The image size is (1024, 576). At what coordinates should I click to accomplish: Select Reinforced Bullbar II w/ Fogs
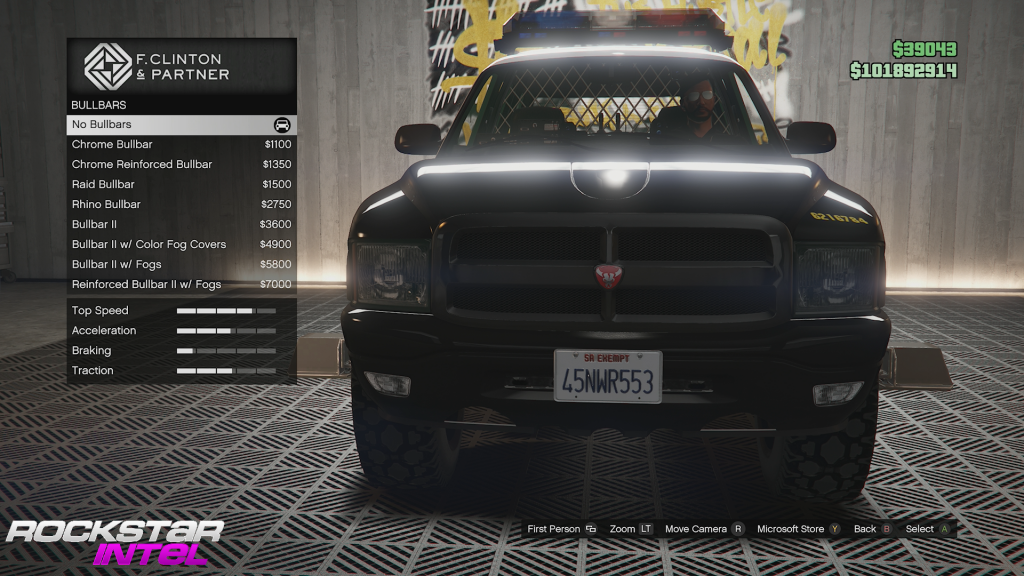[x=181, y=285]
